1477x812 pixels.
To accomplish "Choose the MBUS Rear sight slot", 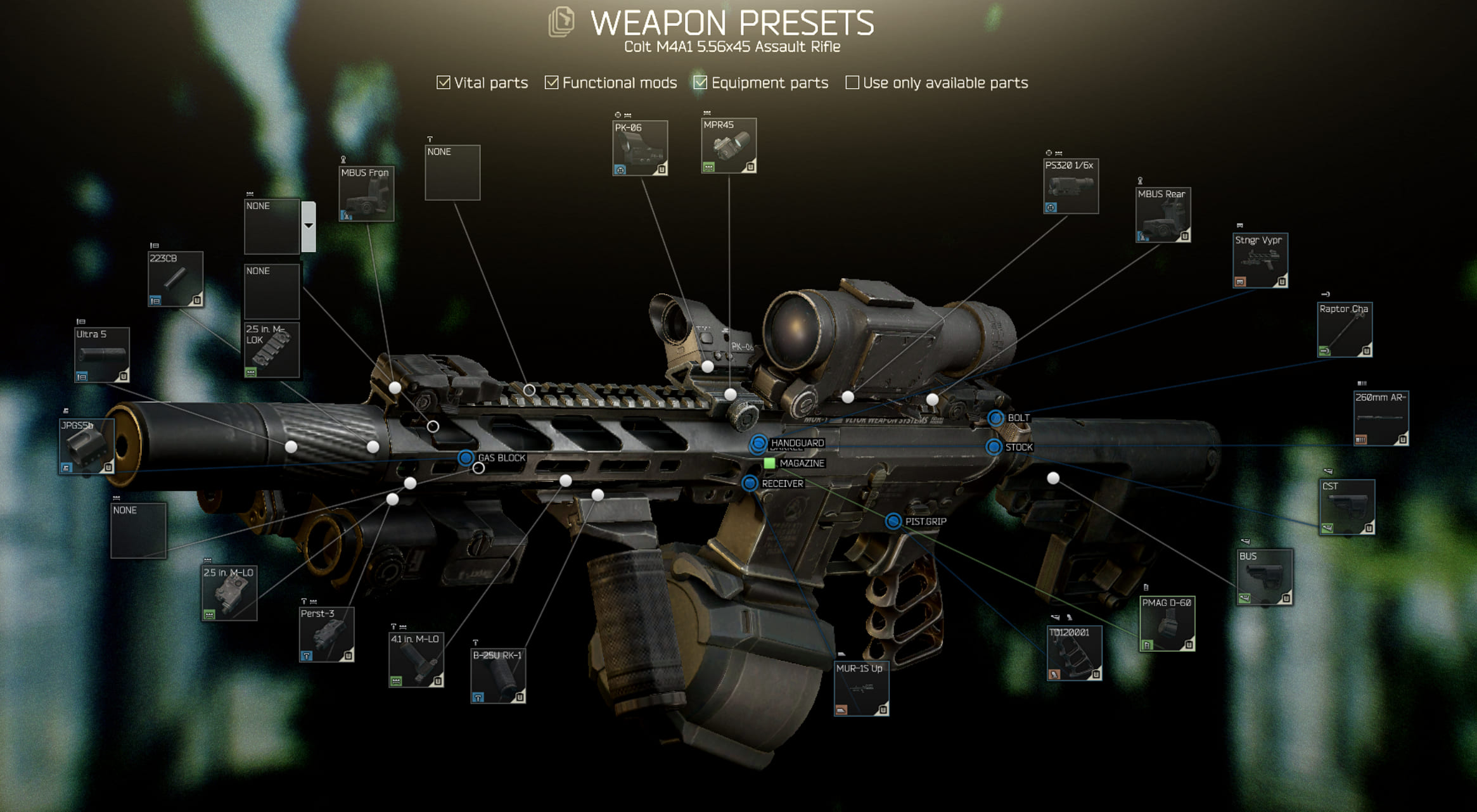I will pyautogui.click(x=1163, y=215).
